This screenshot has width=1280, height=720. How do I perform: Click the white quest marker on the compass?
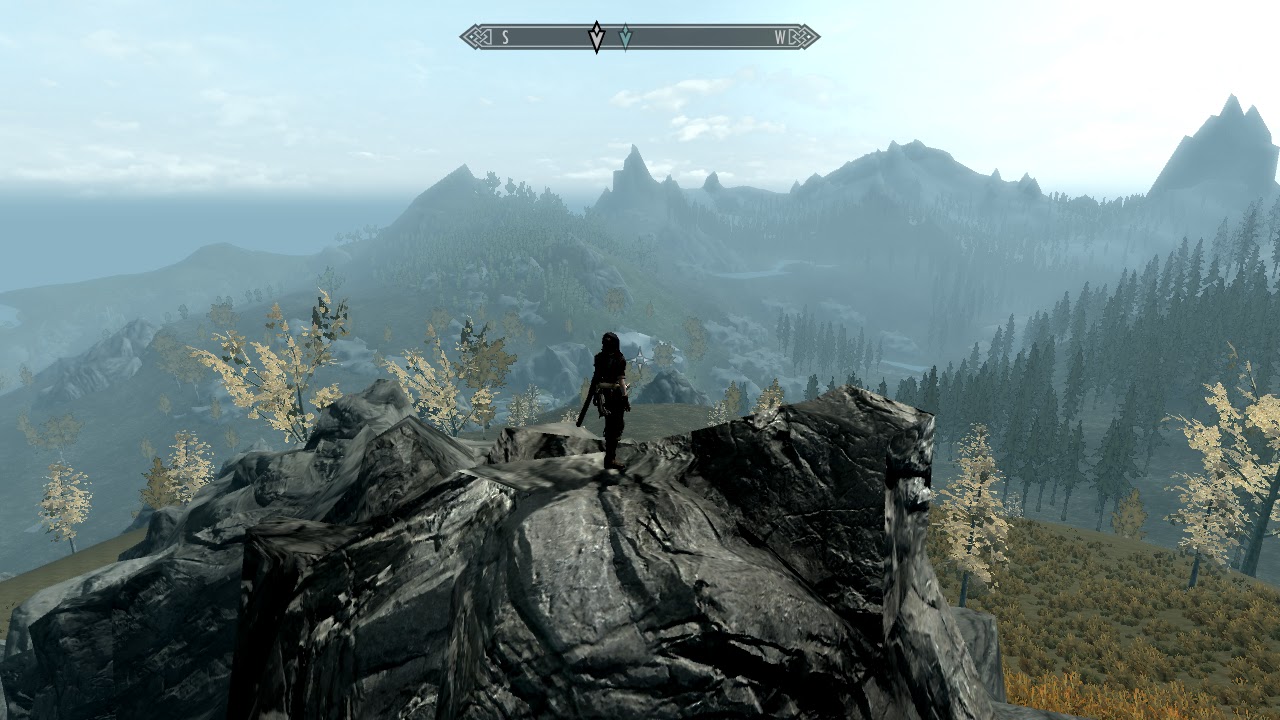pos(596,37)
